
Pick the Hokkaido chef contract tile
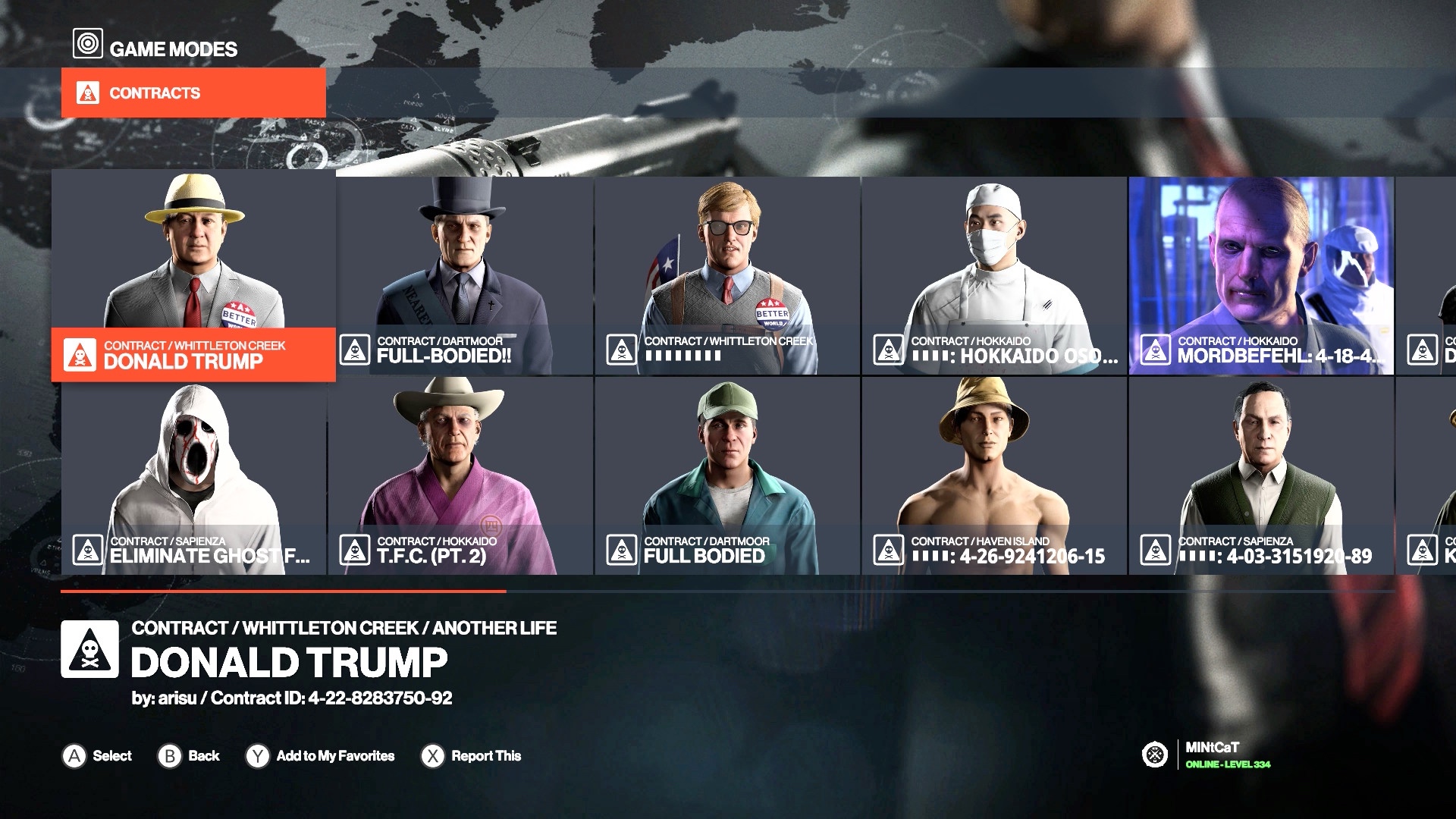coord(993,276)
